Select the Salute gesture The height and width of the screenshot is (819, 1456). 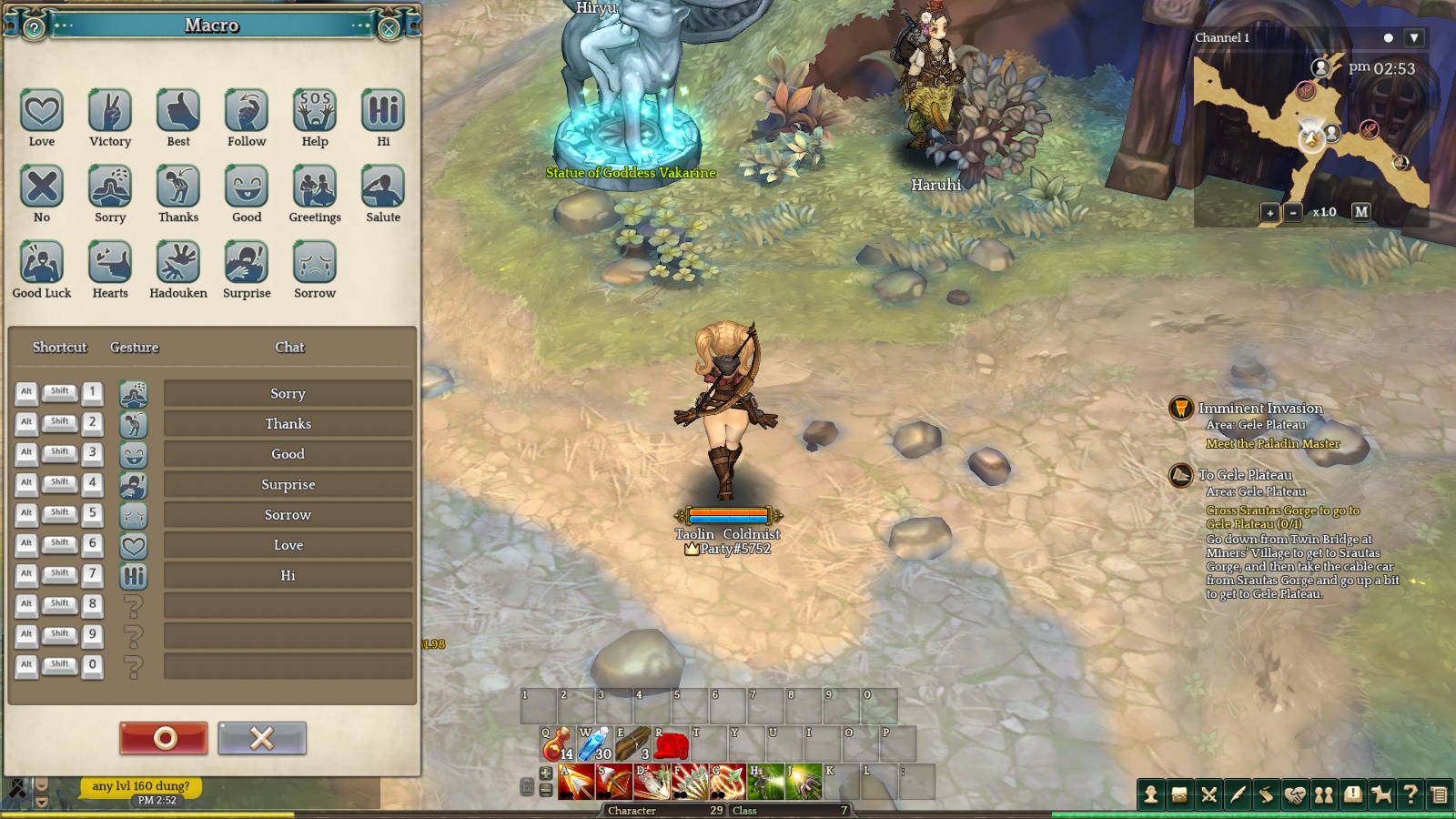coord(383,187)
